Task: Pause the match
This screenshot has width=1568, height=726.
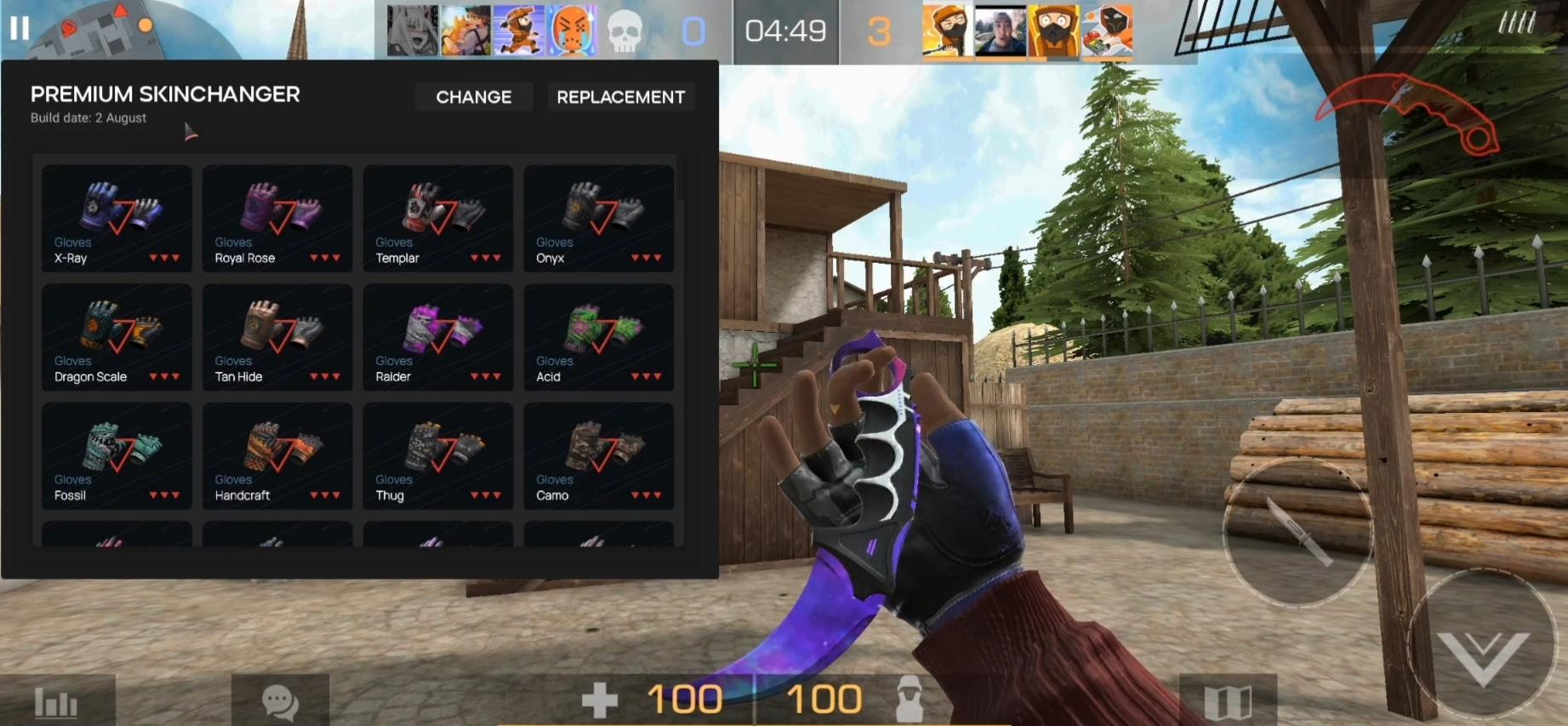Action: pos(18,28)
